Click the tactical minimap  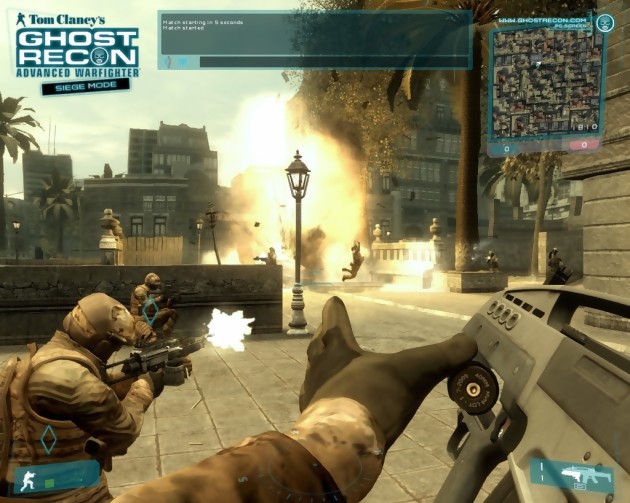[543, 84]
